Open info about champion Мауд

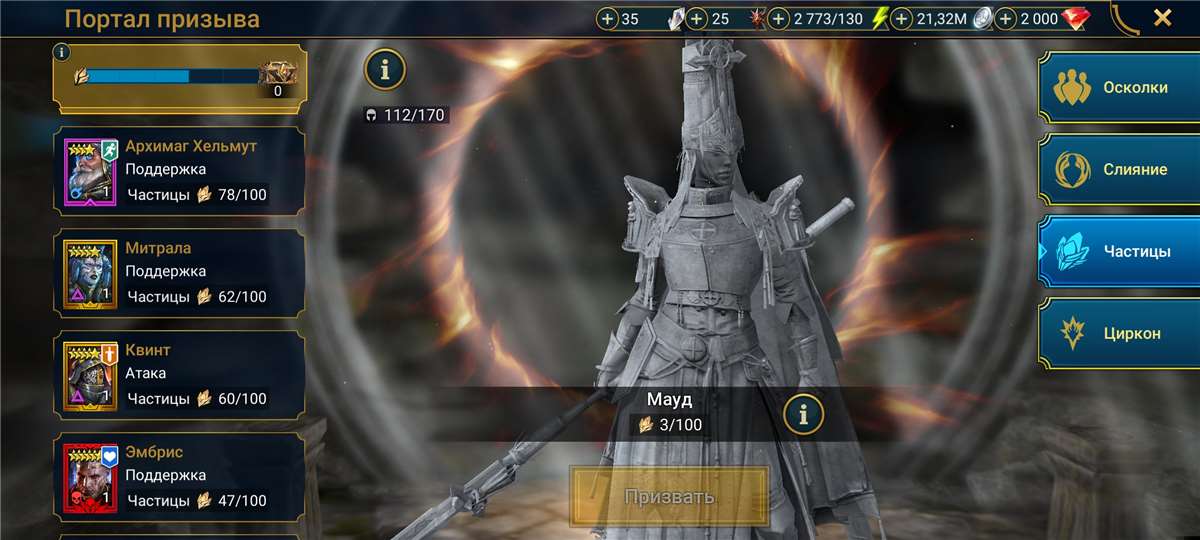coord(803,412)
